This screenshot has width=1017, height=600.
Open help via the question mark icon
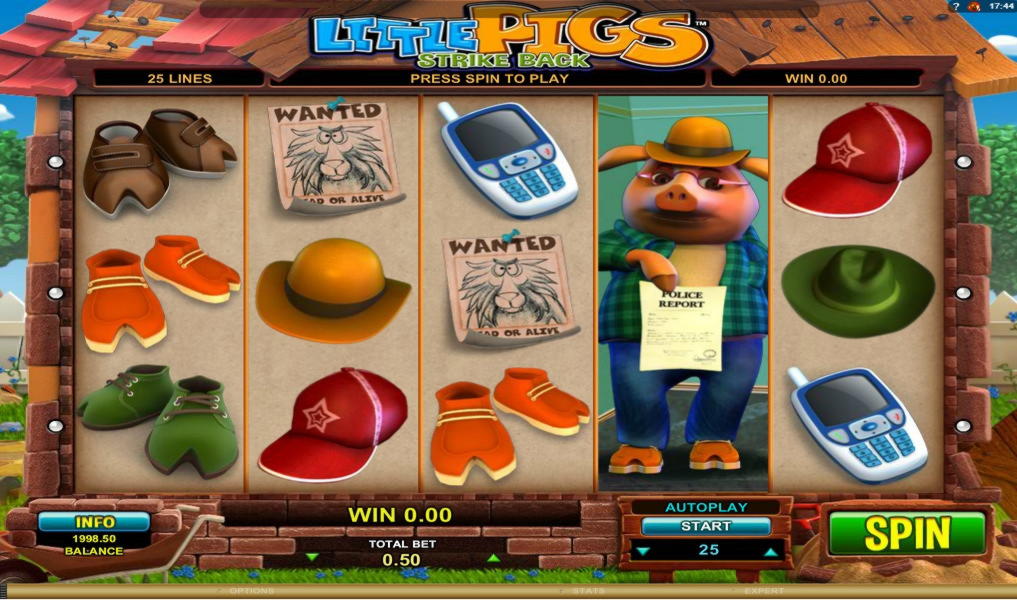pyautogui.click(x=954, y=6)
